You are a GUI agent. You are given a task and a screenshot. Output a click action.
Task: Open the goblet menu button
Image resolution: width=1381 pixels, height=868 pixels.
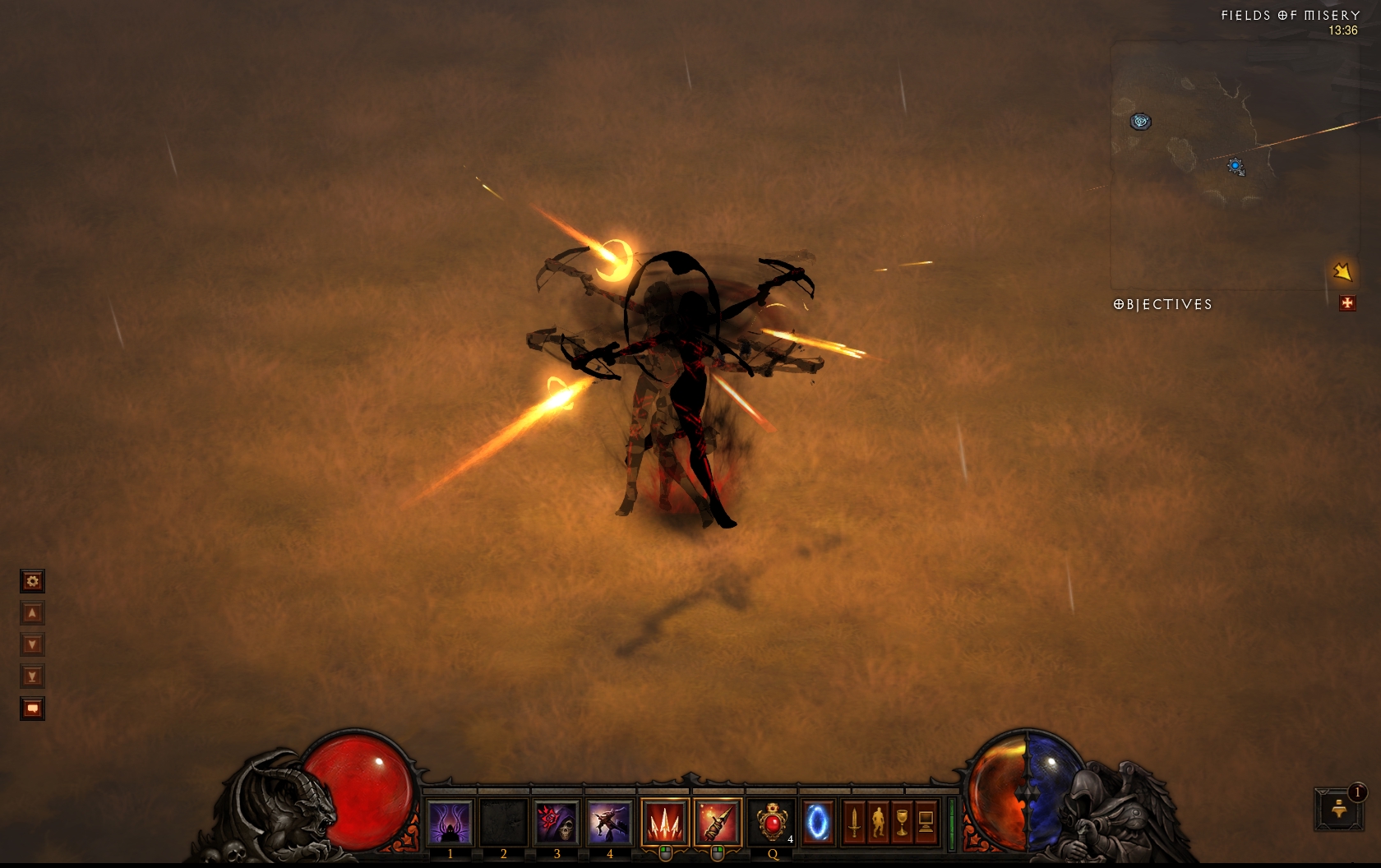click(x=902, y=822)
